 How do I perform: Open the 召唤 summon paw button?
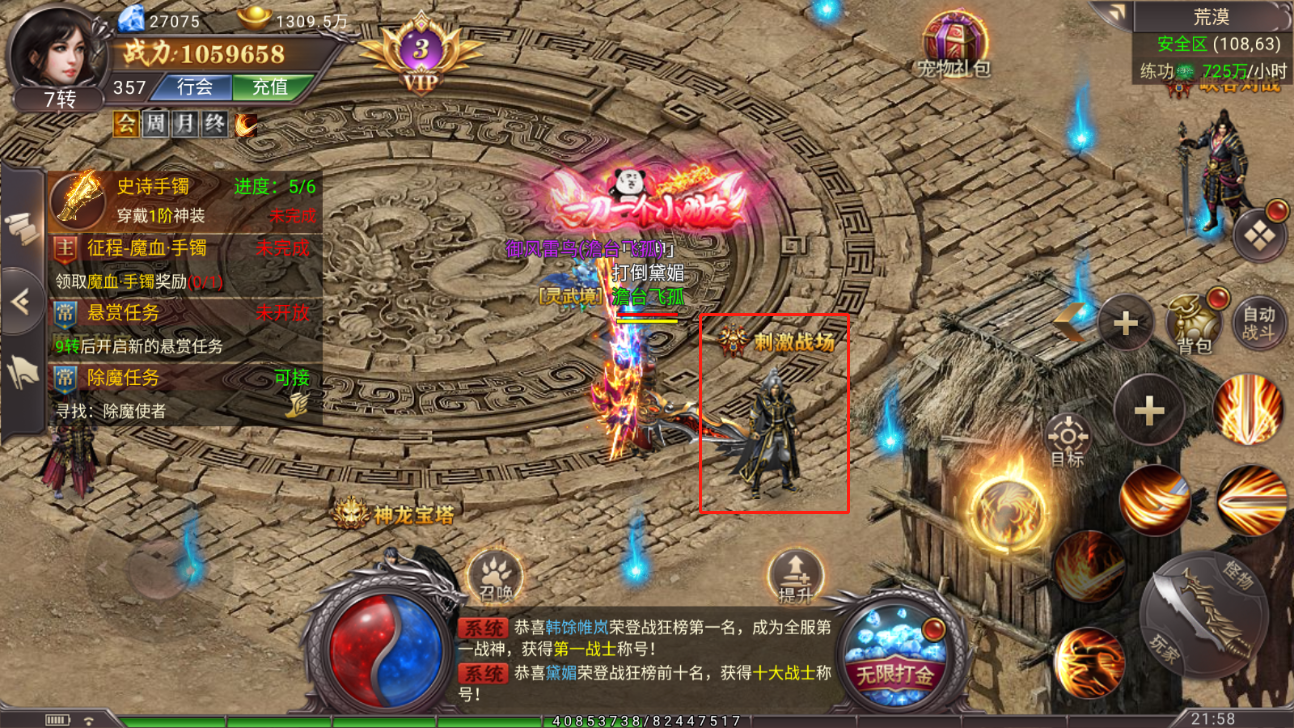[x=495, y=576]
